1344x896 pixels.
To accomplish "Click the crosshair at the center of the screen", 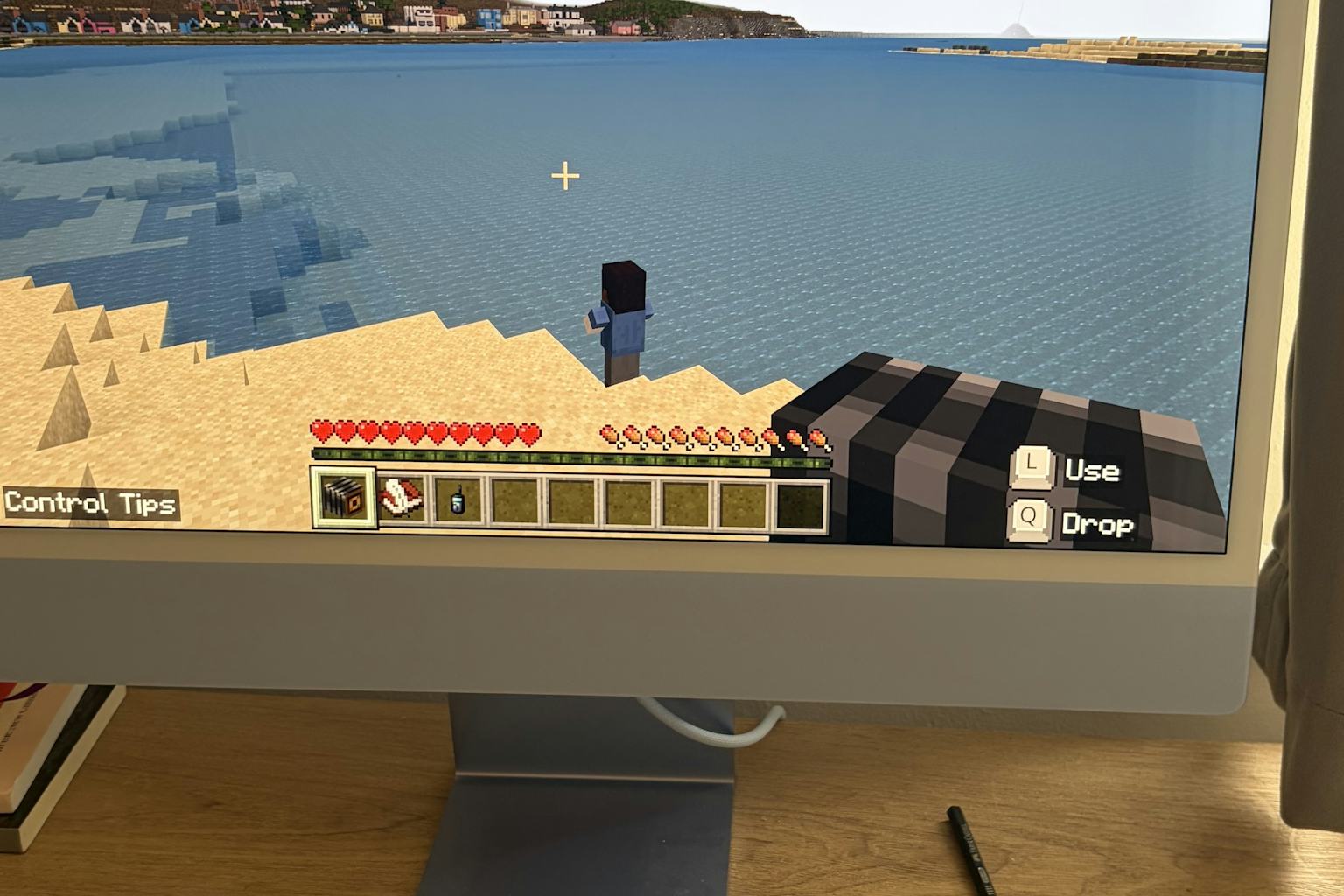I will [x=566, y=175].
